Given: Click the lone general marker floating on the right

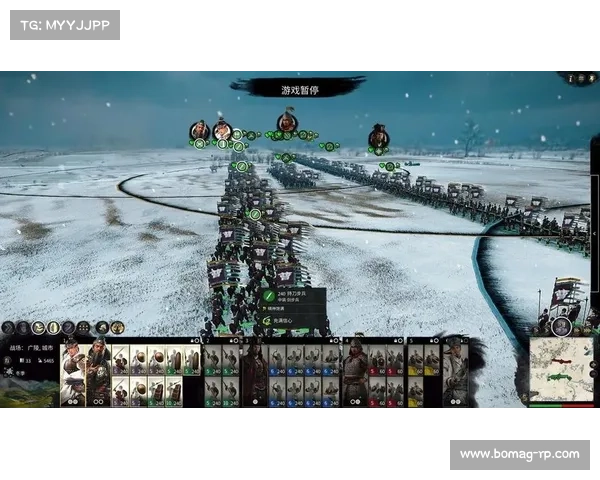Looking at the screenshot, I should [378, 135].
